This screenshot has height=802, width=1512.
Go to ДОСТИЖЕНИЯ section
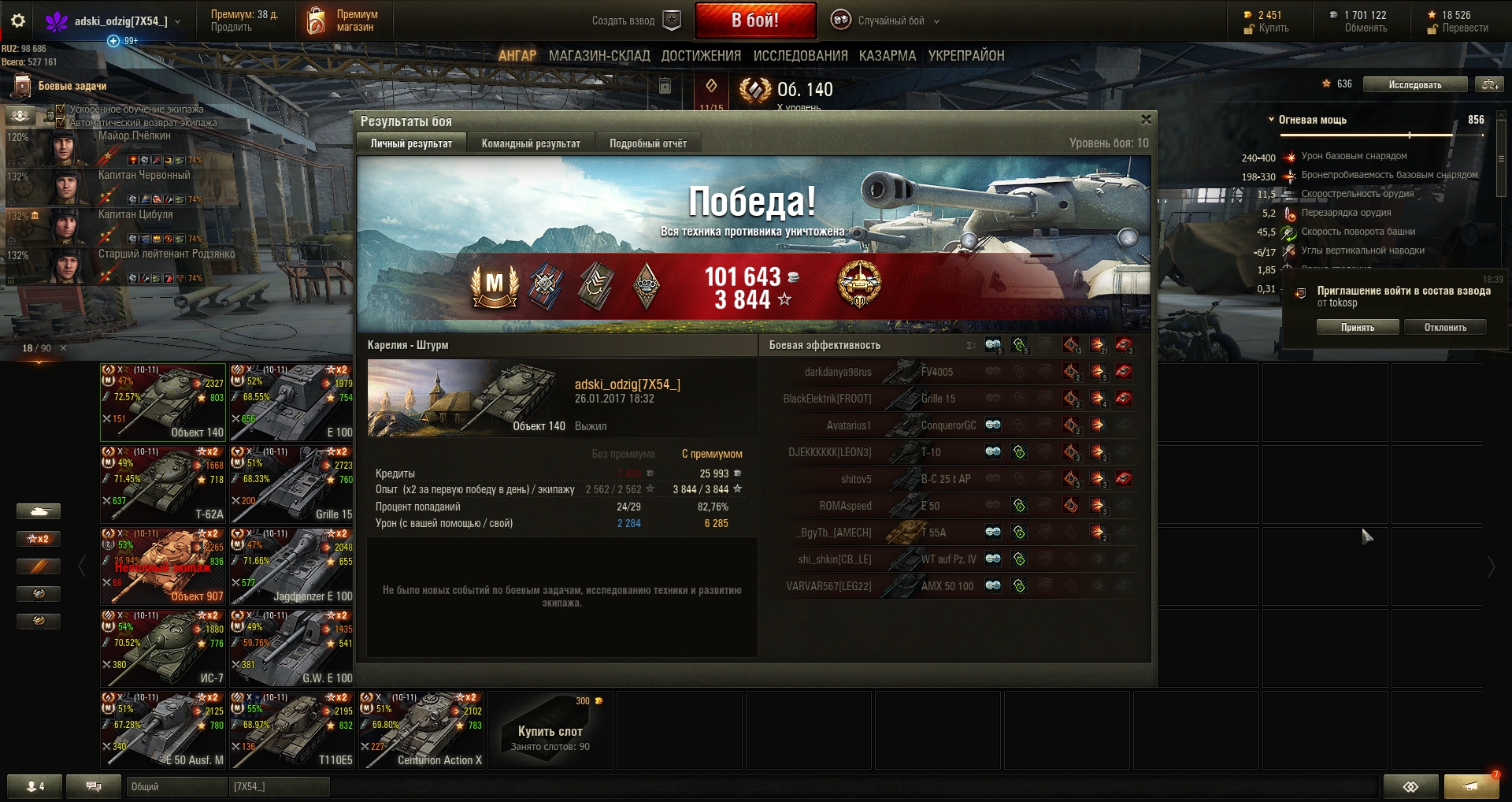[x=701, y=56]
